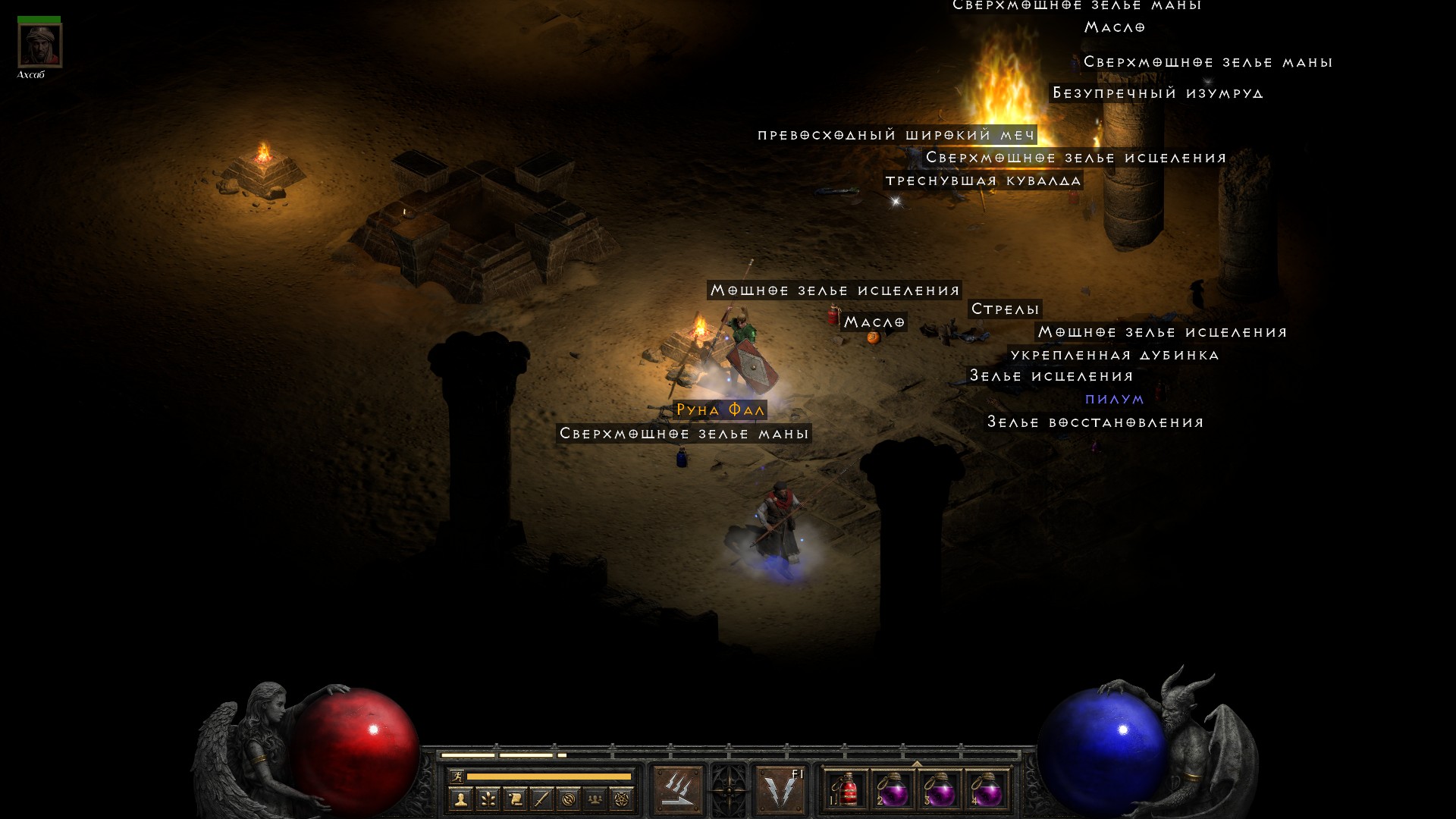Pick up the blue Пилум item label
This screenshot has height=819, width=1456.
point(1114,400)
